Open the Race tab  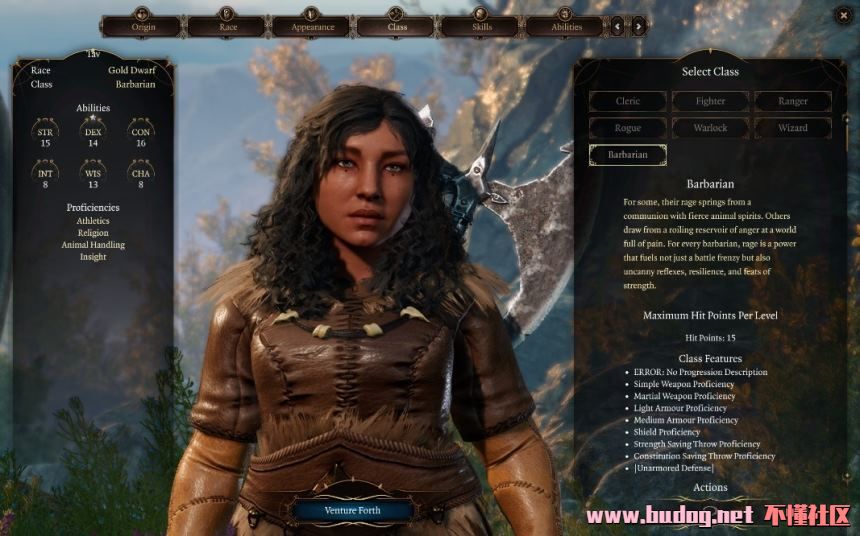click(227, 26)
